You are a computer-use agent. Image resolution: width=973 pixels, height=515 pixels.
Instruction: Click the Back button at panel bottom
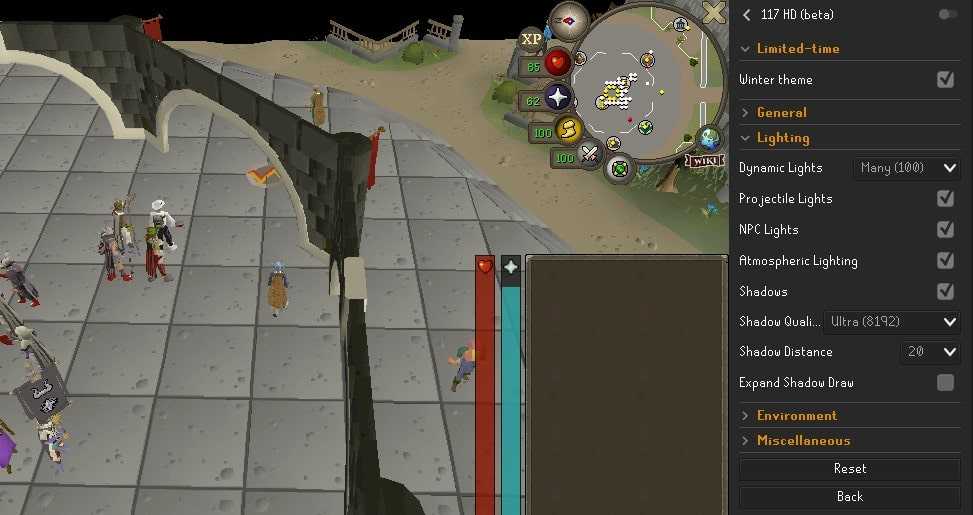pyautogui.click(x=849, y=497)
